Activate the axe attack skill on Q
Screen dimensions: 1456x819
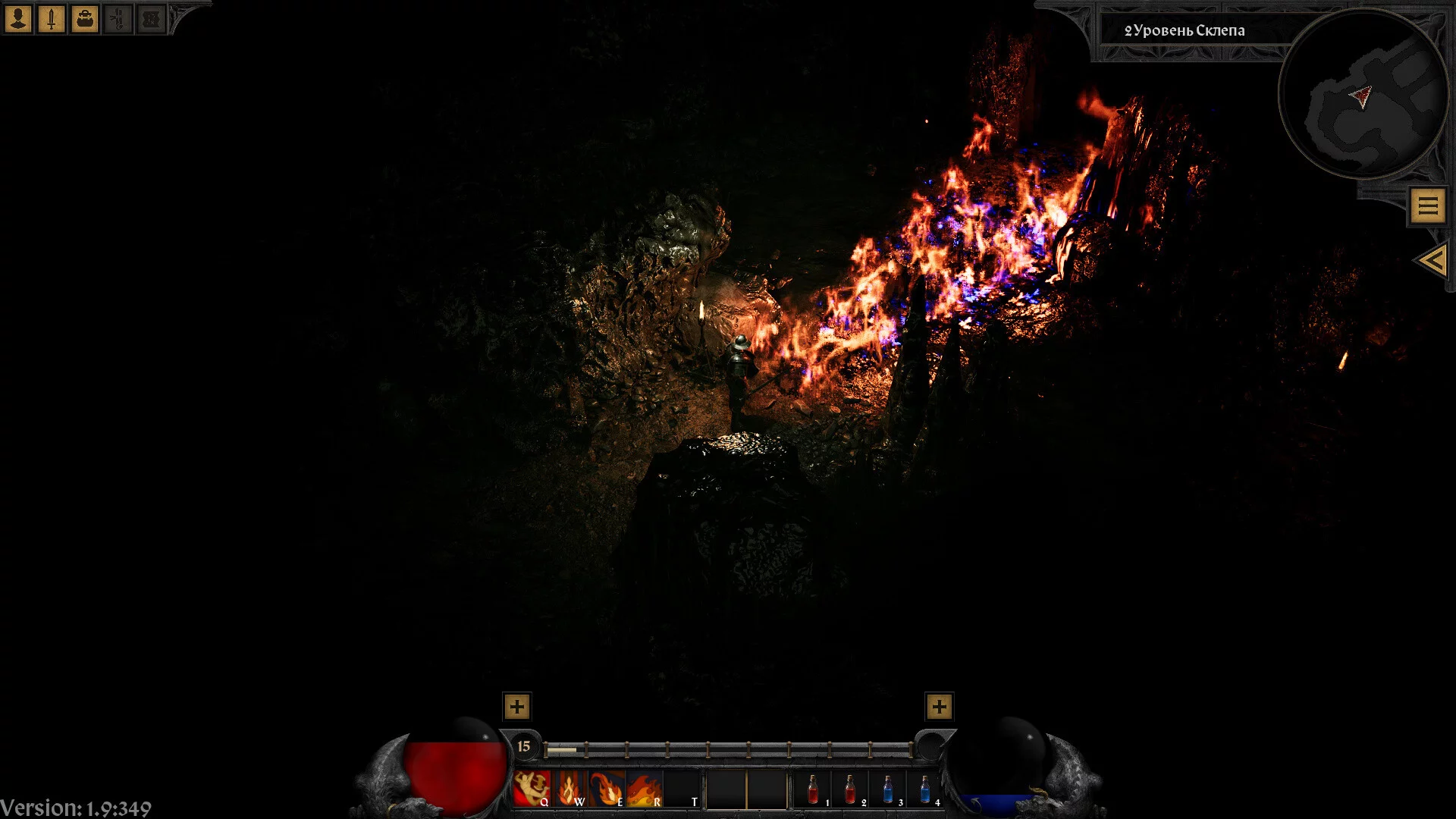tap(532, 789)
